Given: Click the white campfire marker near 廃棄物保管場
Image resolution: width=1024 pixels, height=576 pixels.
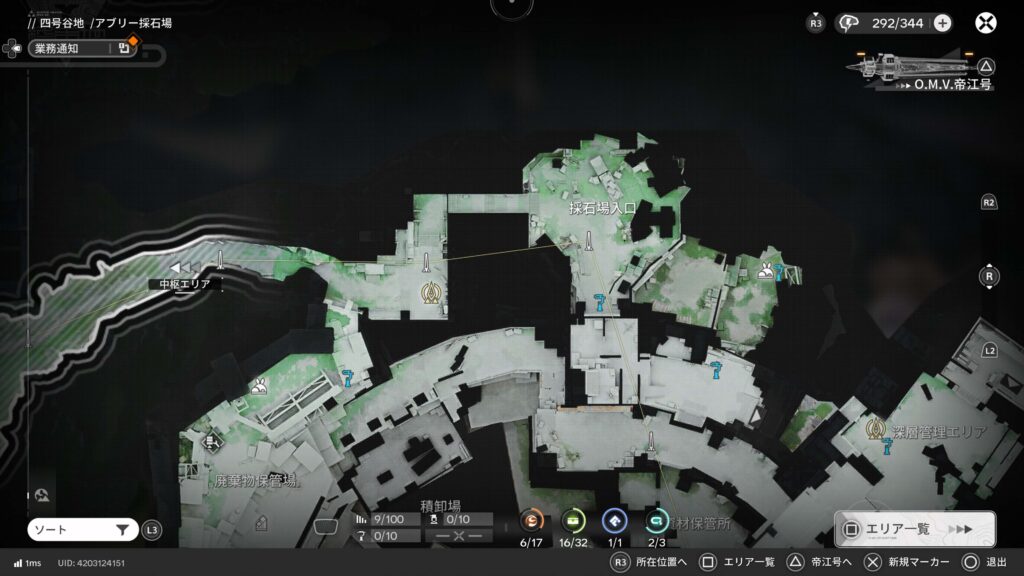Looking at the screenshot, I should (x=259, y=385).
